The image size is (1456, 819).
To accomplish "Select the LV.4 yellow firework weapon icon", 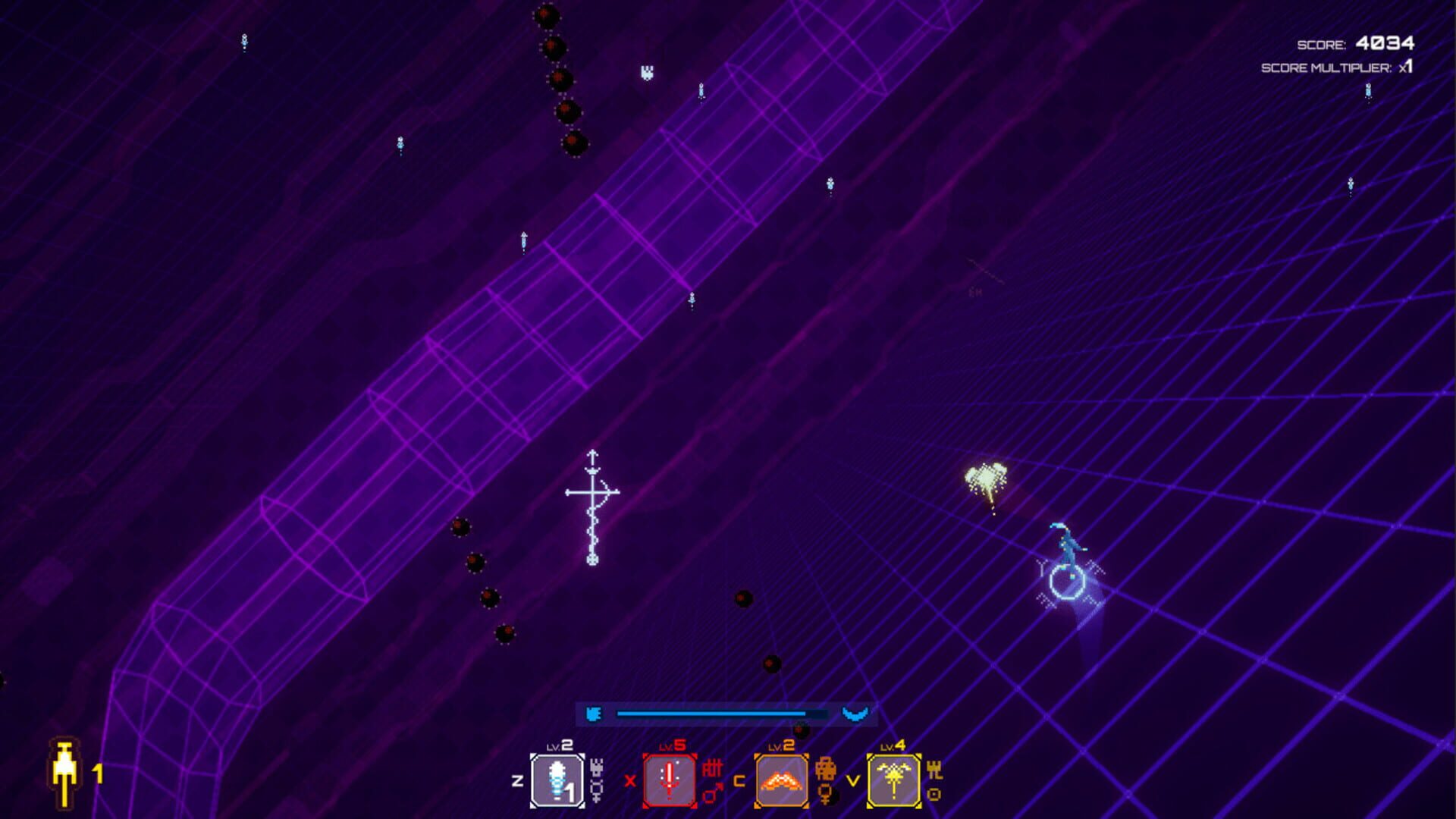I will 893,780.
